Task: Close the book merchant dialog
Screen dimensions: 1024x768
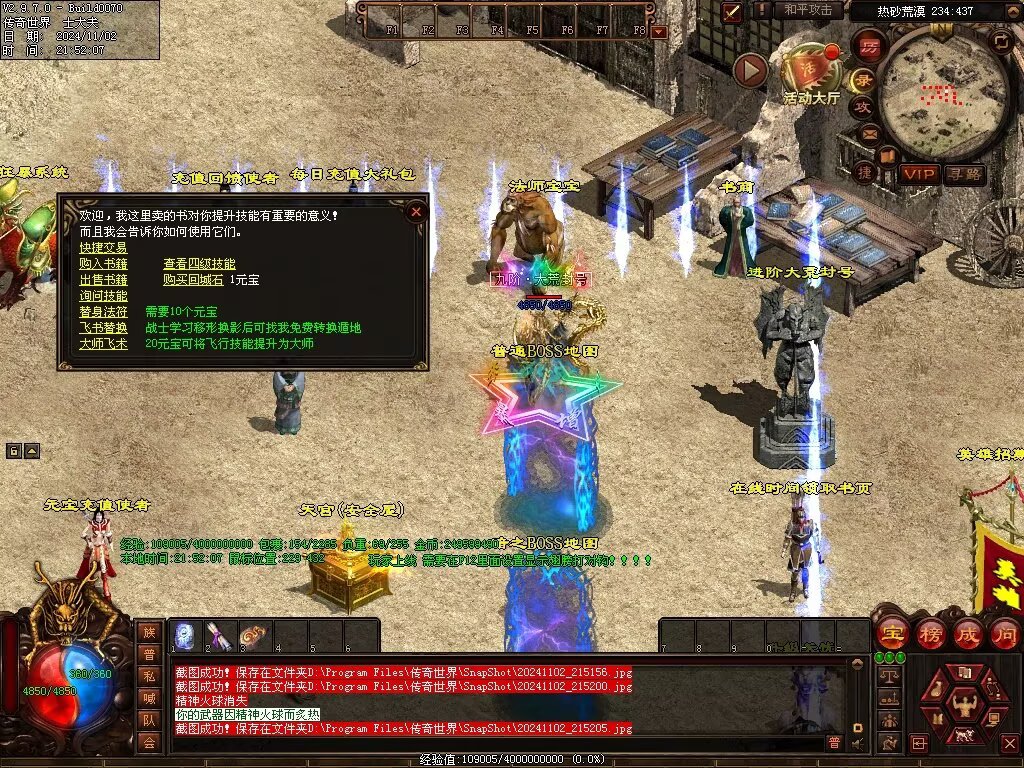Action: tap(416, 212)
